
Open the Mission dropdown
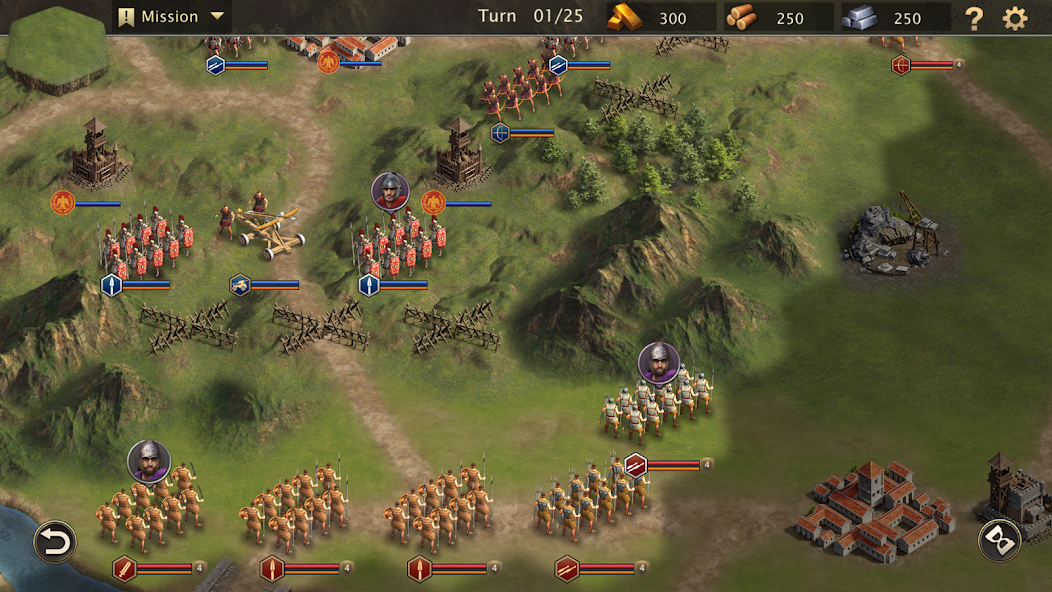[171, 17]
